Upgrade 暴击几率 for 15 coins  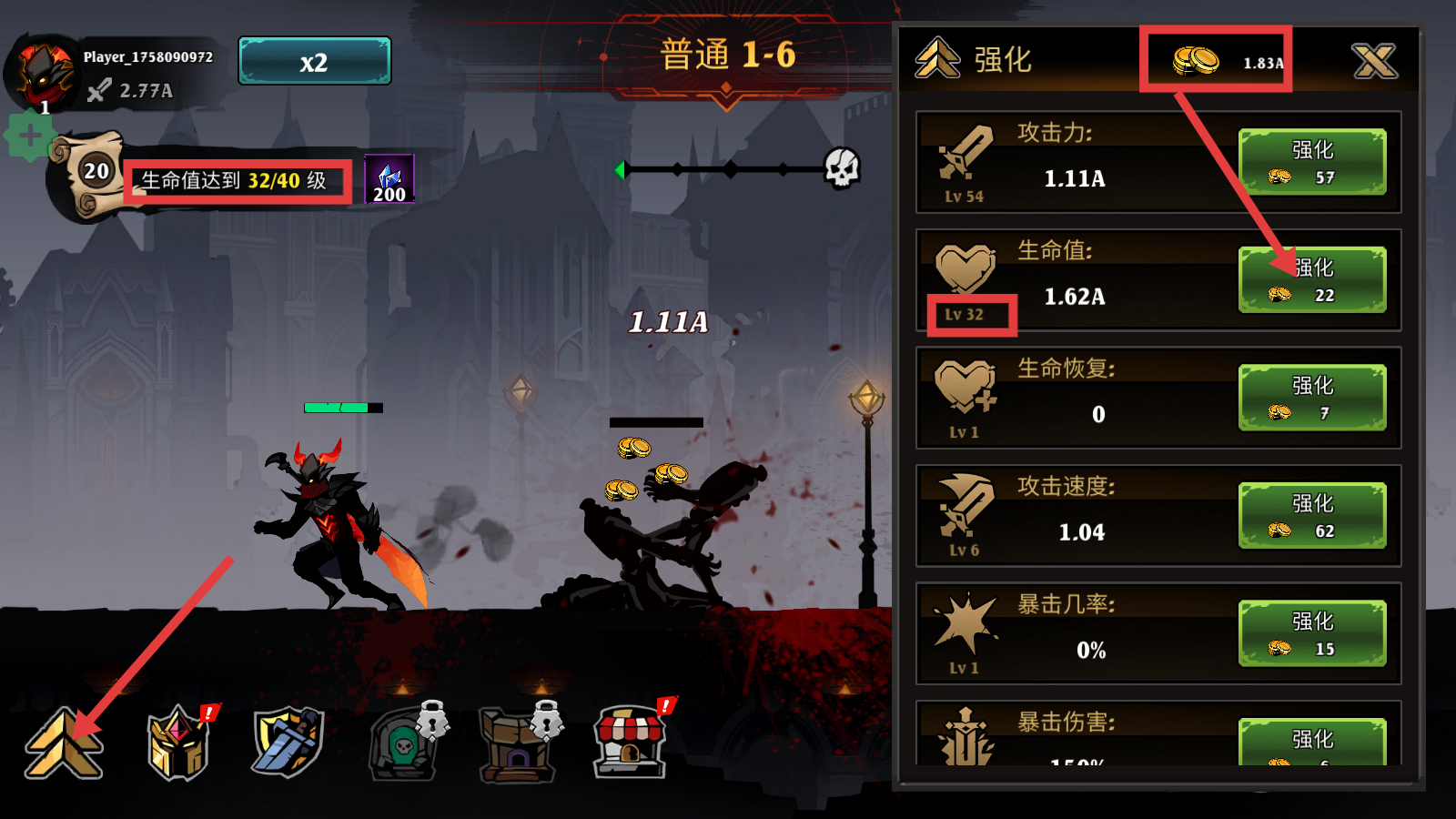point(1311,633)
